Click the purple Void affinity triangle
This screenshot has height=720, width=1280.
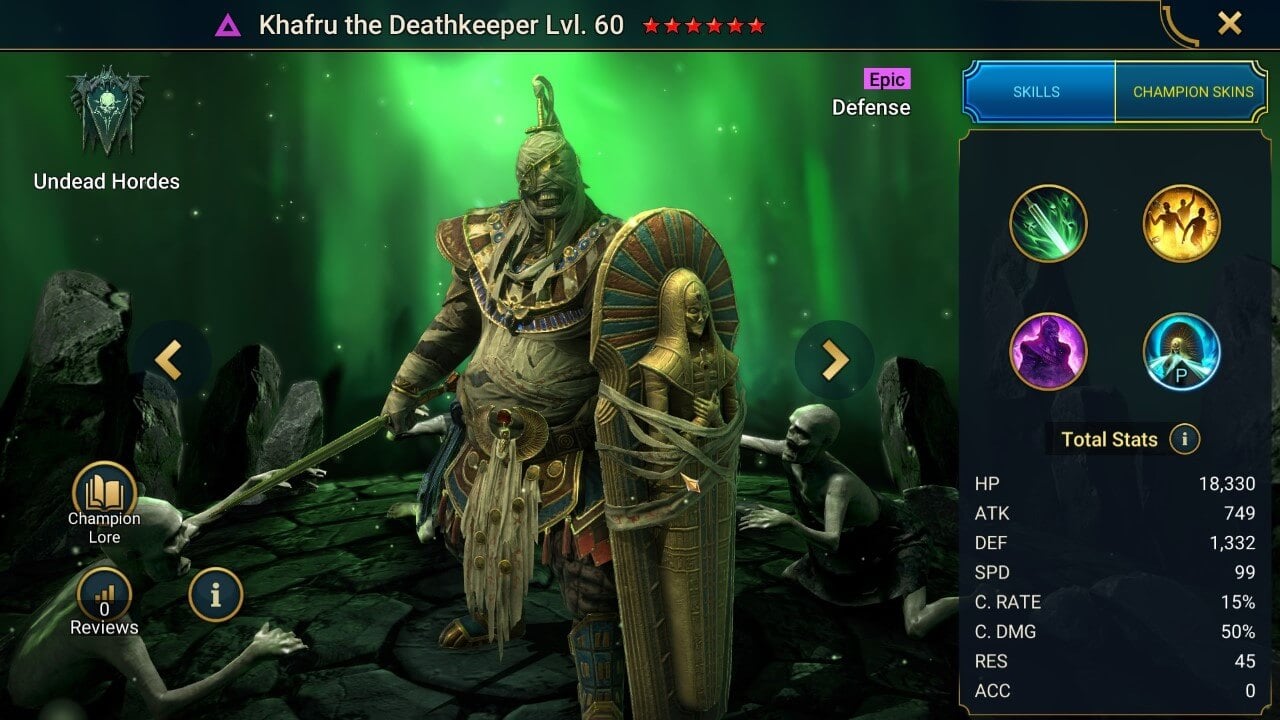point(228,25)
